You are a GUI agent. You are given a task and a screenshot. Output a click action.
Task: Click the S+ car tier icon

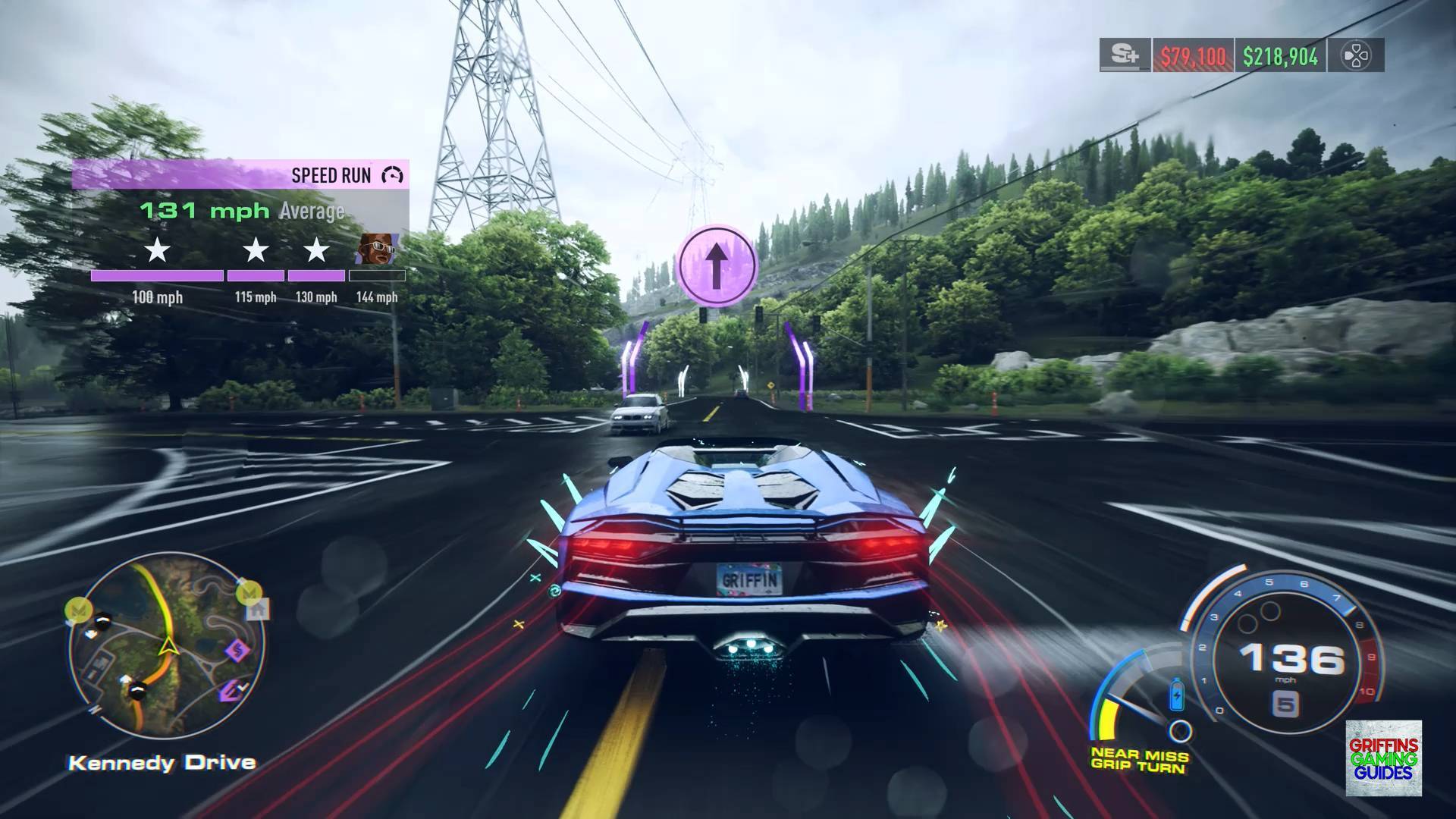pos(1125,56)
